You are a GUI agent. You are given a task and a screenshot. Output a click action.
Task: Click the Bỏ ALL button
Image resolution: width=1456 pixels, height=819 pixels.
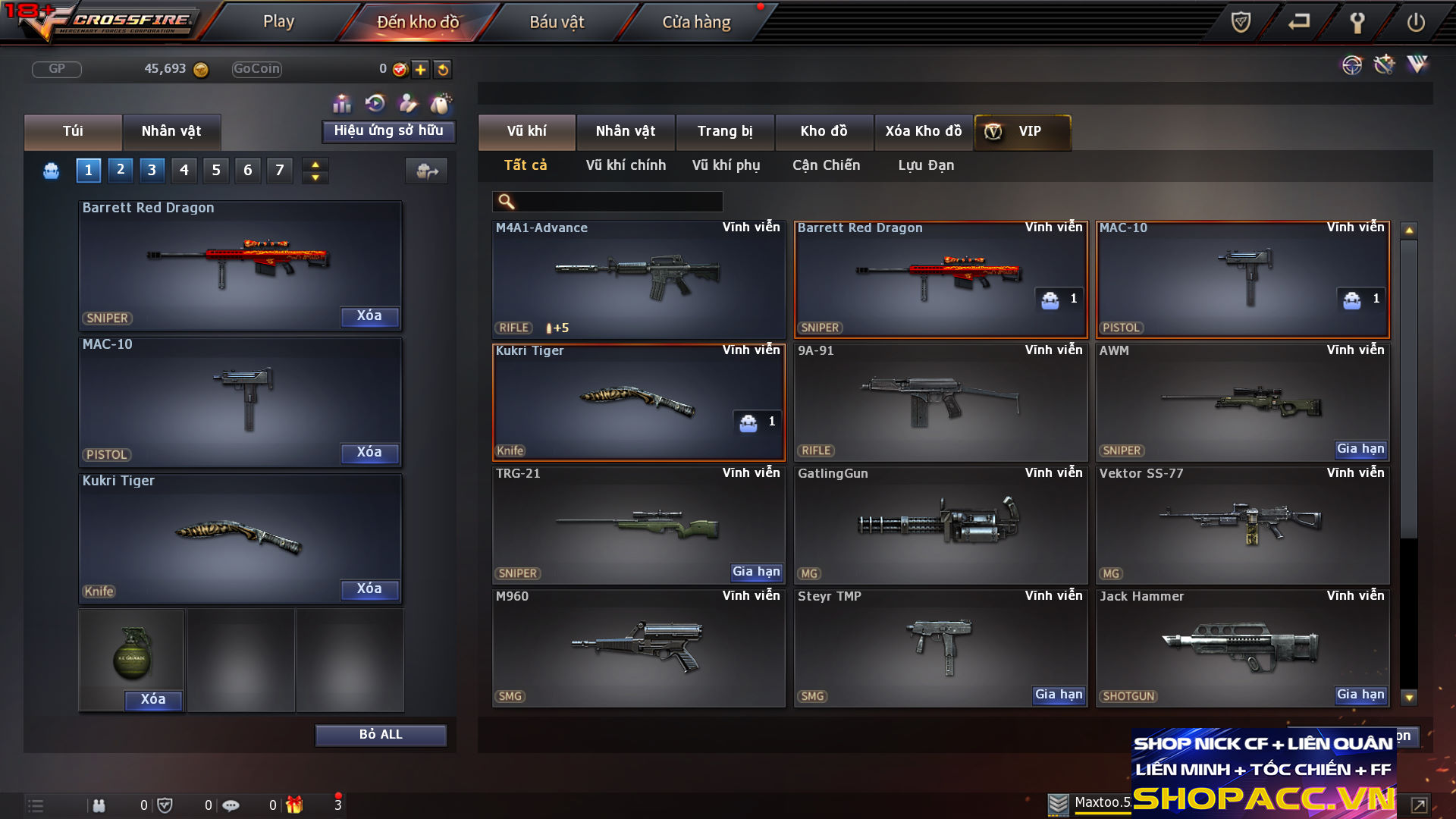[x=381, y=735]
